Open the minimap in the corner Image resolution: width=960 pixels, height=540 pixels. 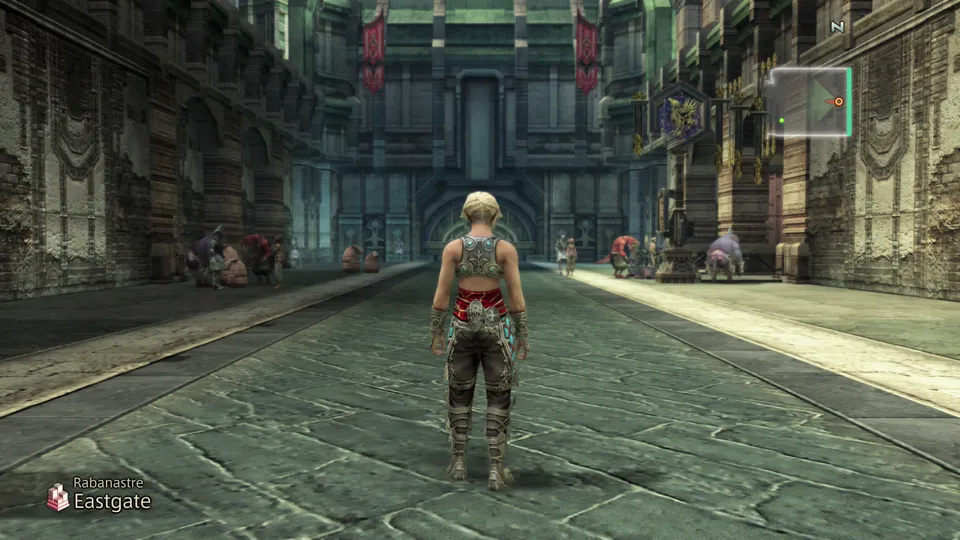[x=811, y=101]
